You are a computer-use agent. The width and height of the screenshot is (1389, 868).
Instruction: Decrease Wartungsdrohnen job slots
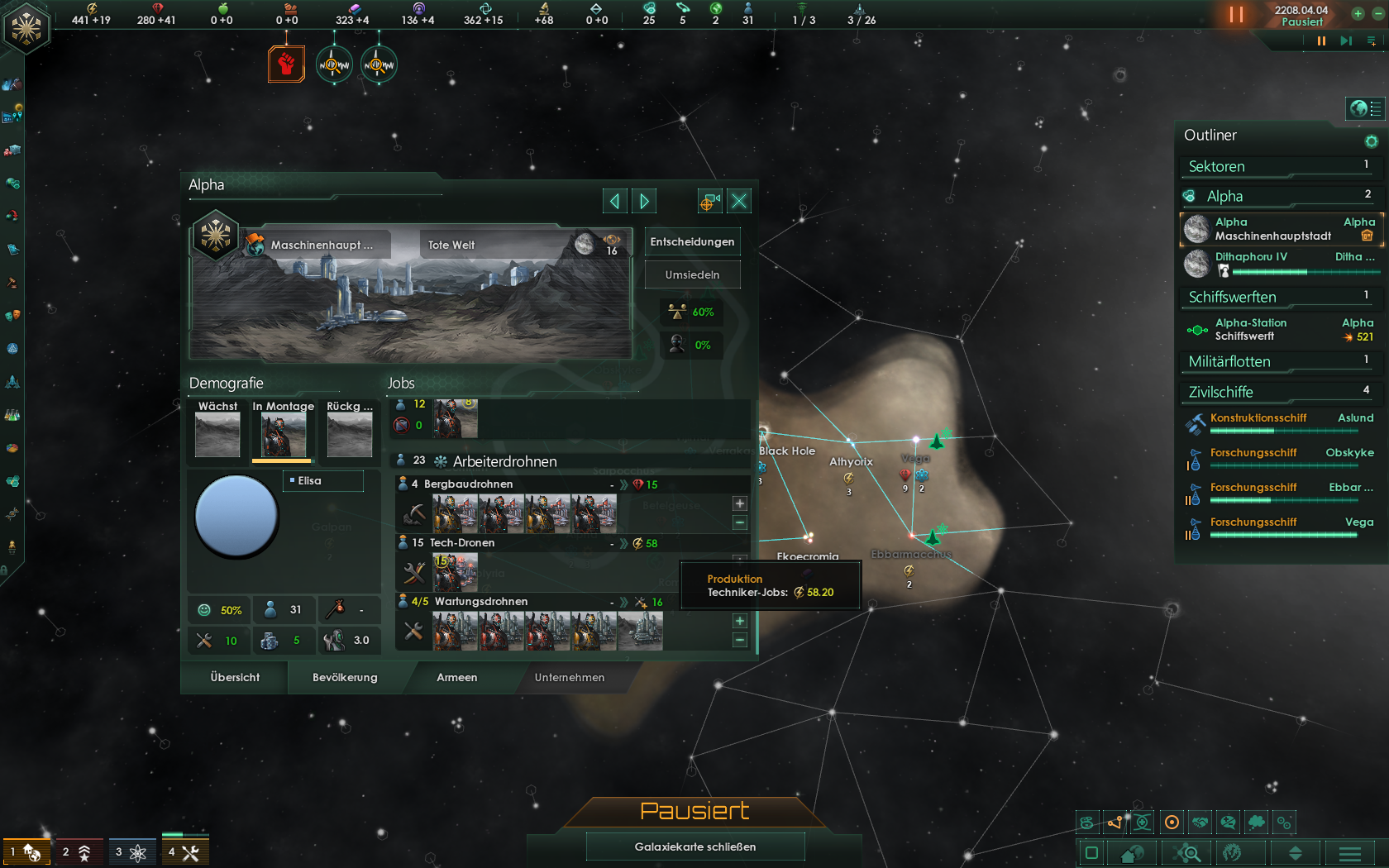pos(739,640)
